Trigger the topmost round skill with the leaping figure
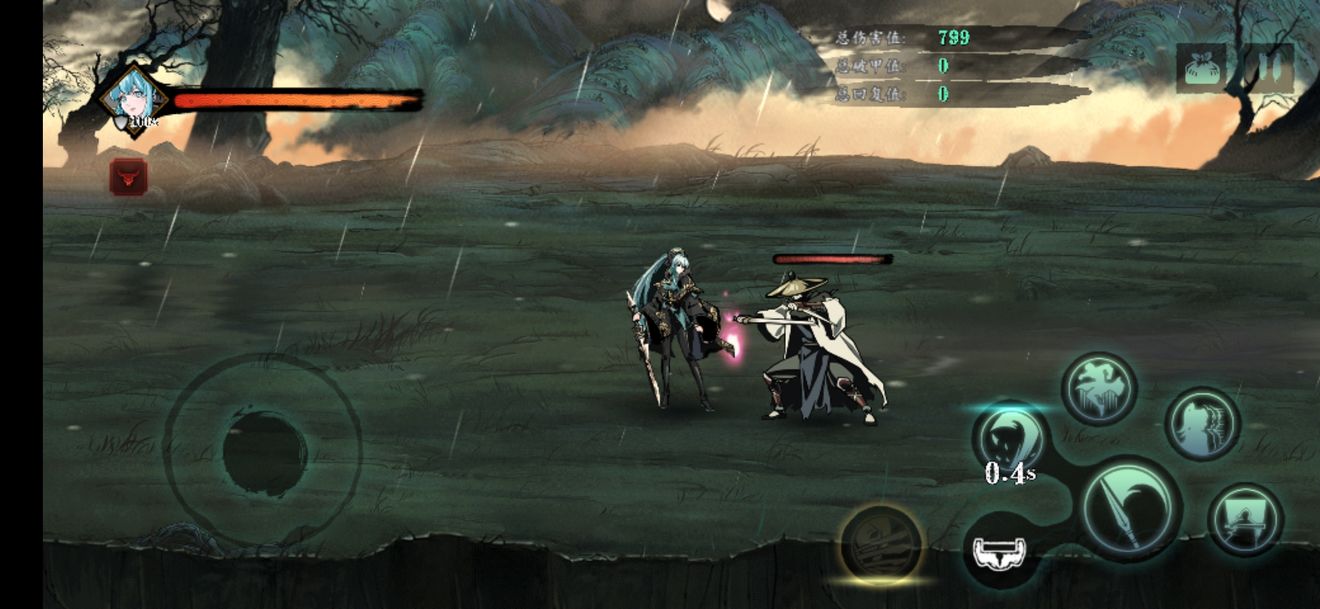This screenshot has width=1320, height=609. click(1098, 388)
